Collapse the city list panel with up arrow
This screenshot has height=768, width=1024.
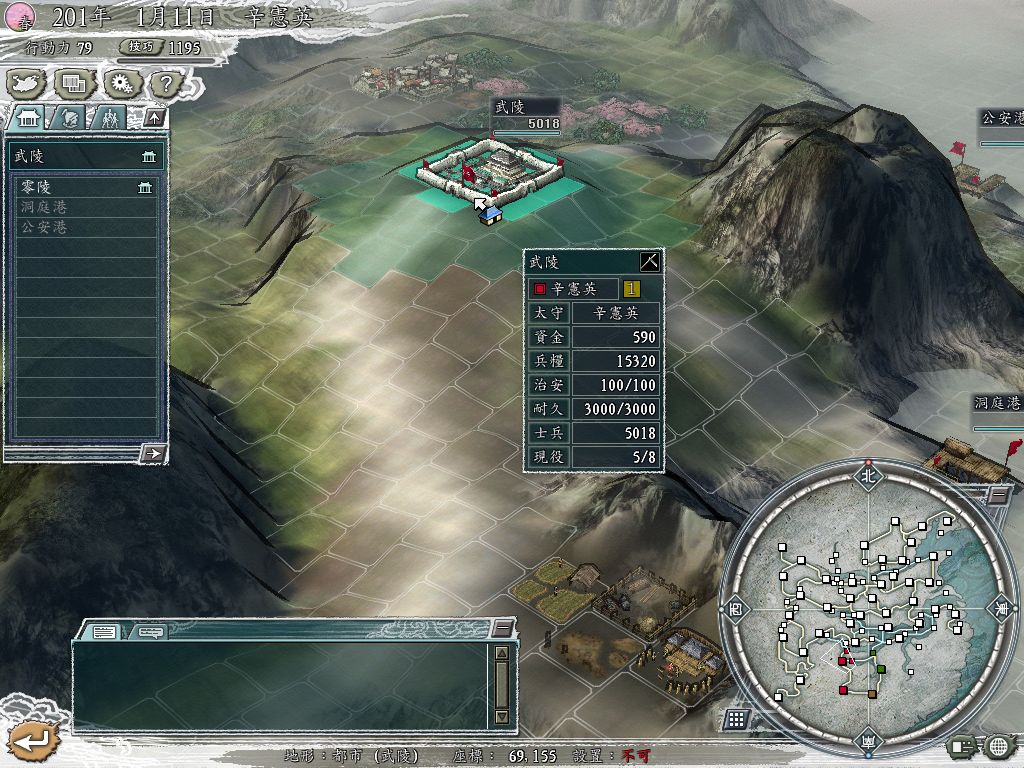tap(153, 117)
